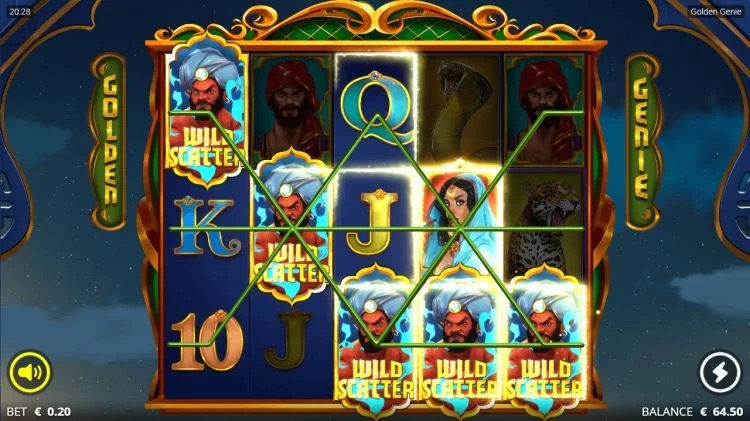Activate the lightning bolt fast-spin button
Viewport: 750px width, 421px height.
pyautogui.click(x=718, y=373)
